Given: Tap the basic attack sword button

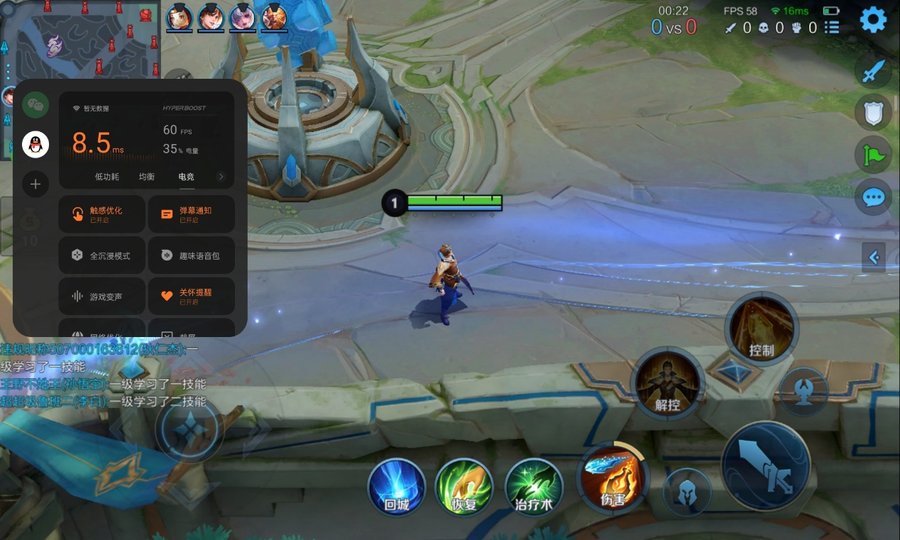Looking at the screenshot, I should pos(765,466).
